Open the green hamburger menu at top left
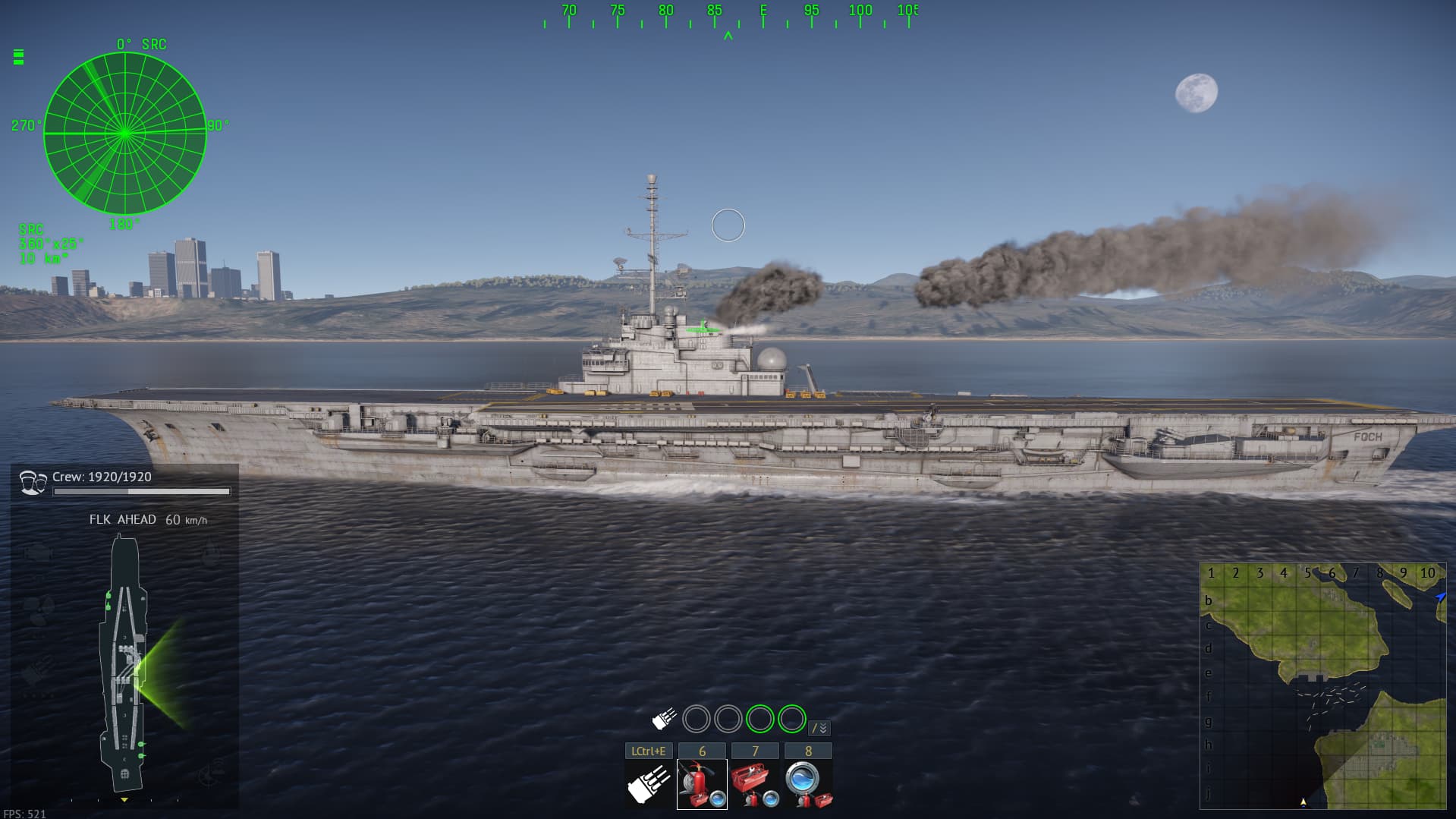The height and width of the screenshot is (819, 1456). coord(17,56)
